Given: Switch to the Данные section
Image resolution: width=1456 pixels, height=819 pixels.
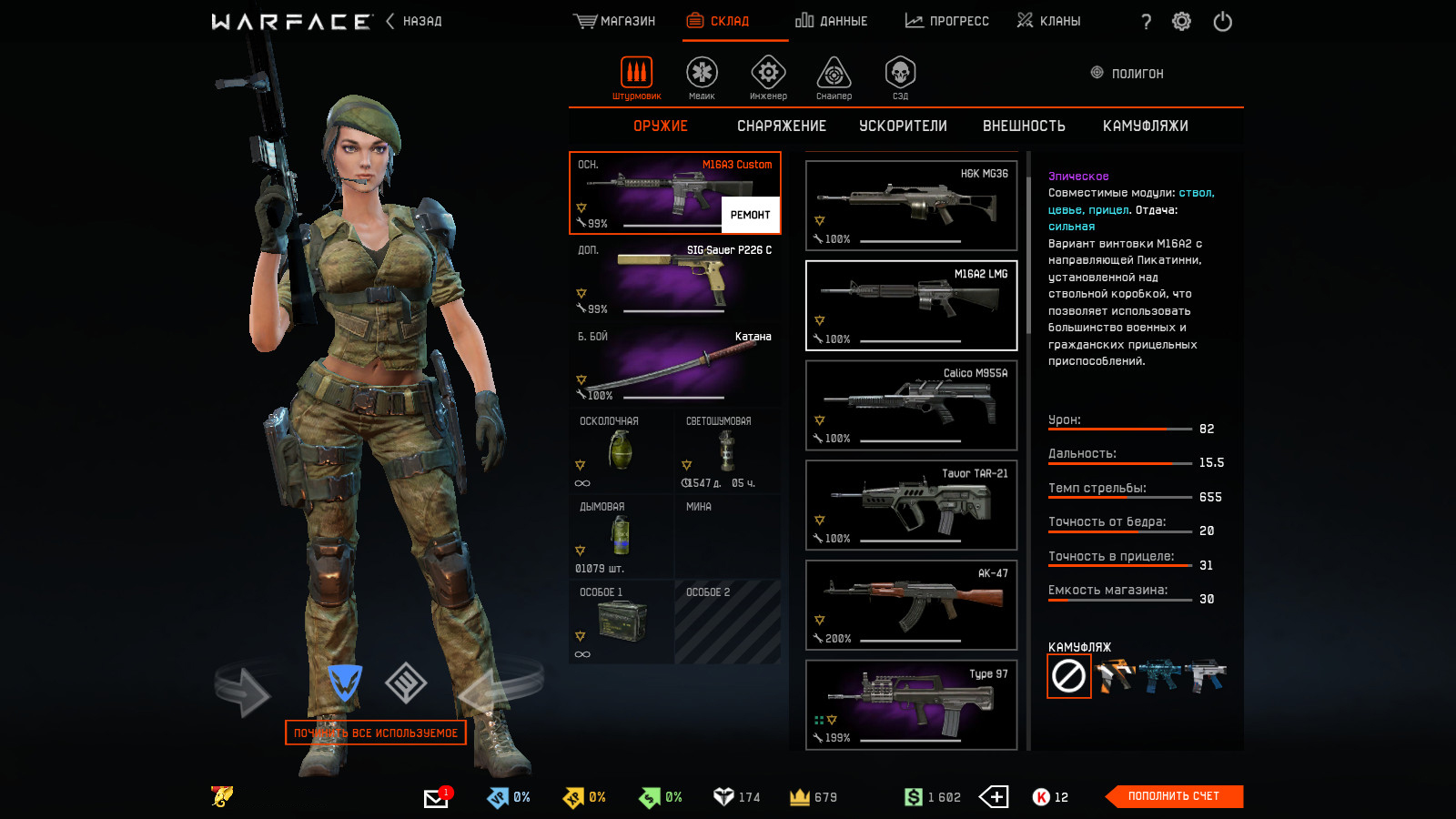Looking at the screenshot, I should point(832,21).
